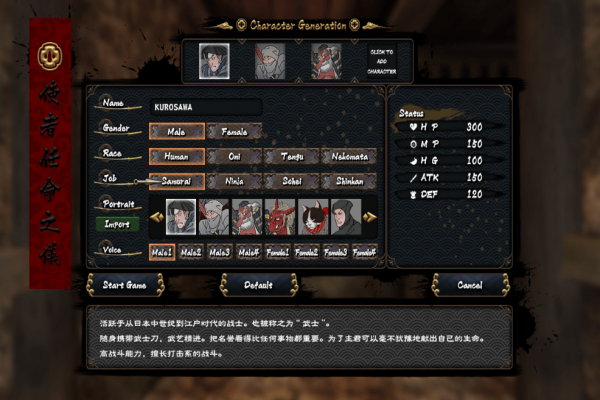Start the game with this character
This screenshot has height=400, width=600.
tap(125, 285)
